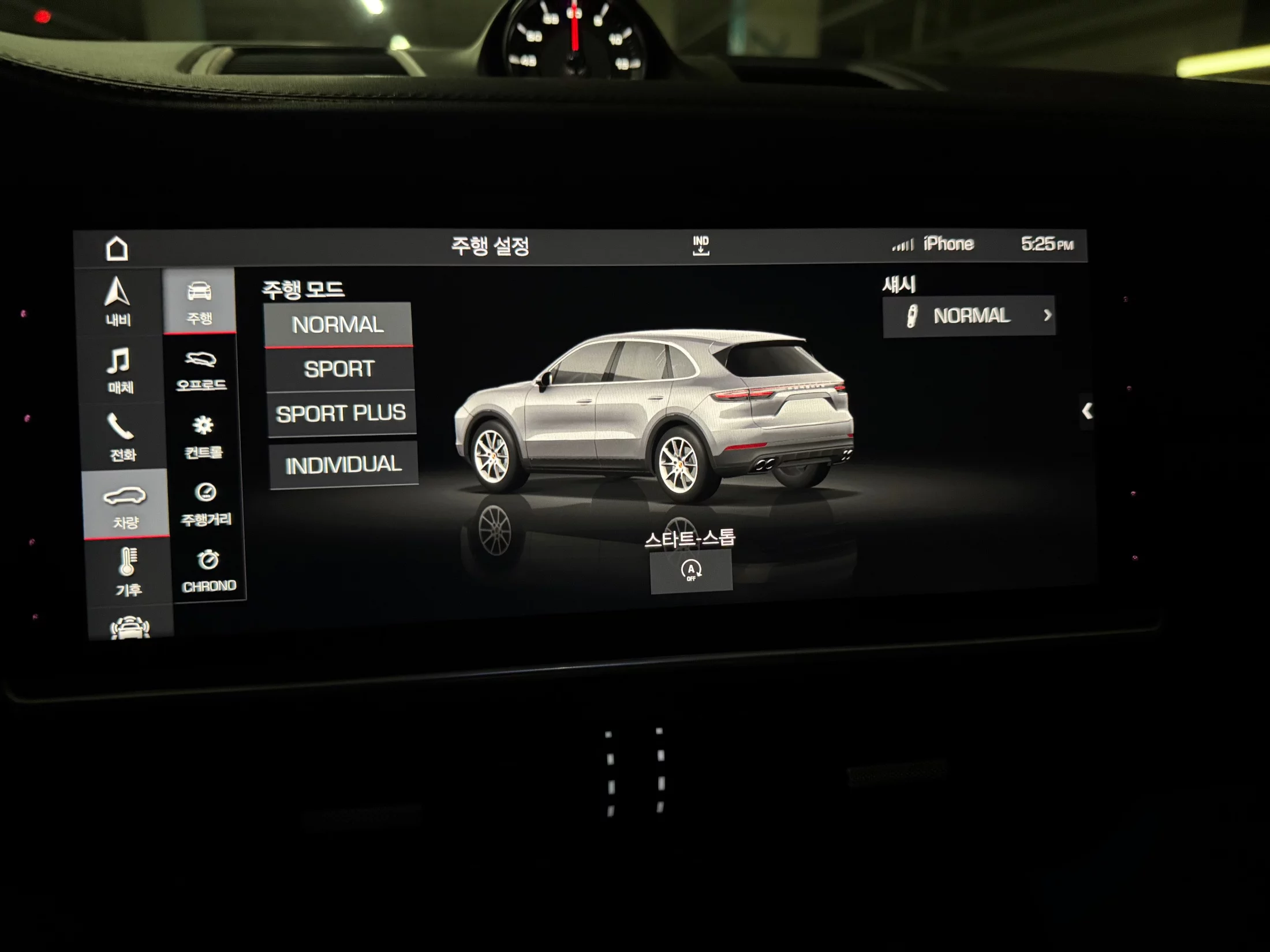Viewport: 1270px width, 952px height.
Task: Show the 주행거리 trip tab
Action: coord(206,504)
